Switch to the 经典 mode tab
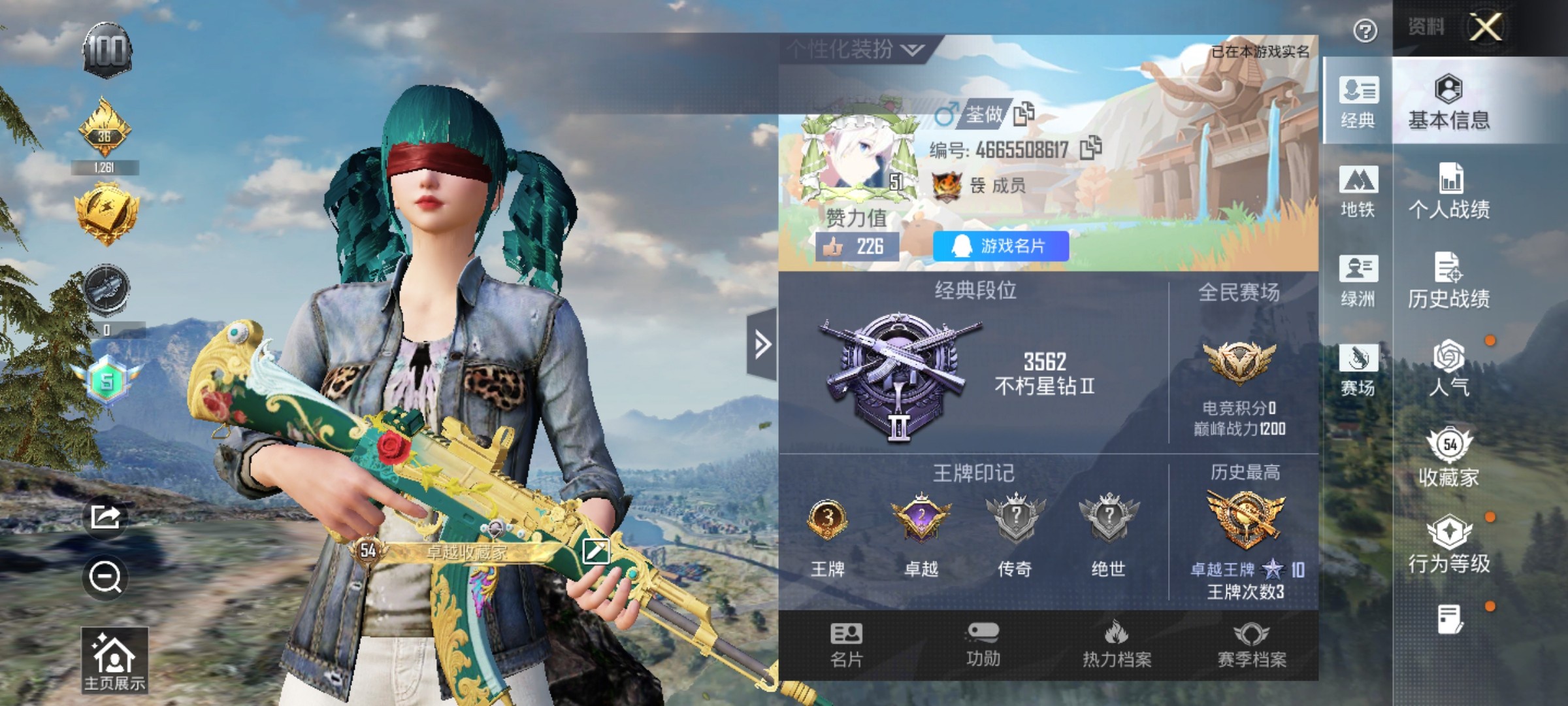The height and width of the screenshot is (706, 1568). coord(1358,103)
